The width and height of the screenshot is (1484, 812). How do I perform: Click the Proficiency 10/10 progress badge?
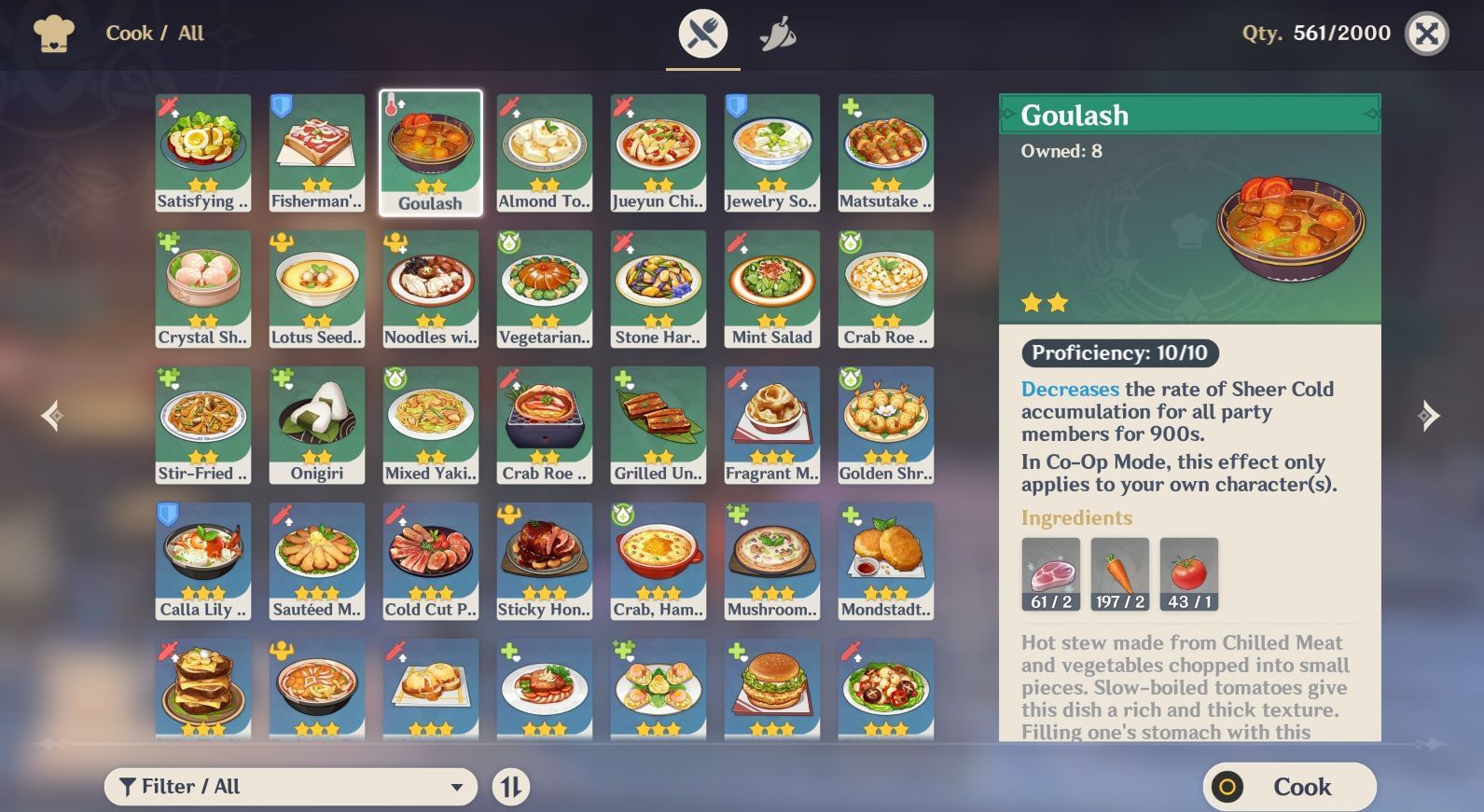[1120, 353]
